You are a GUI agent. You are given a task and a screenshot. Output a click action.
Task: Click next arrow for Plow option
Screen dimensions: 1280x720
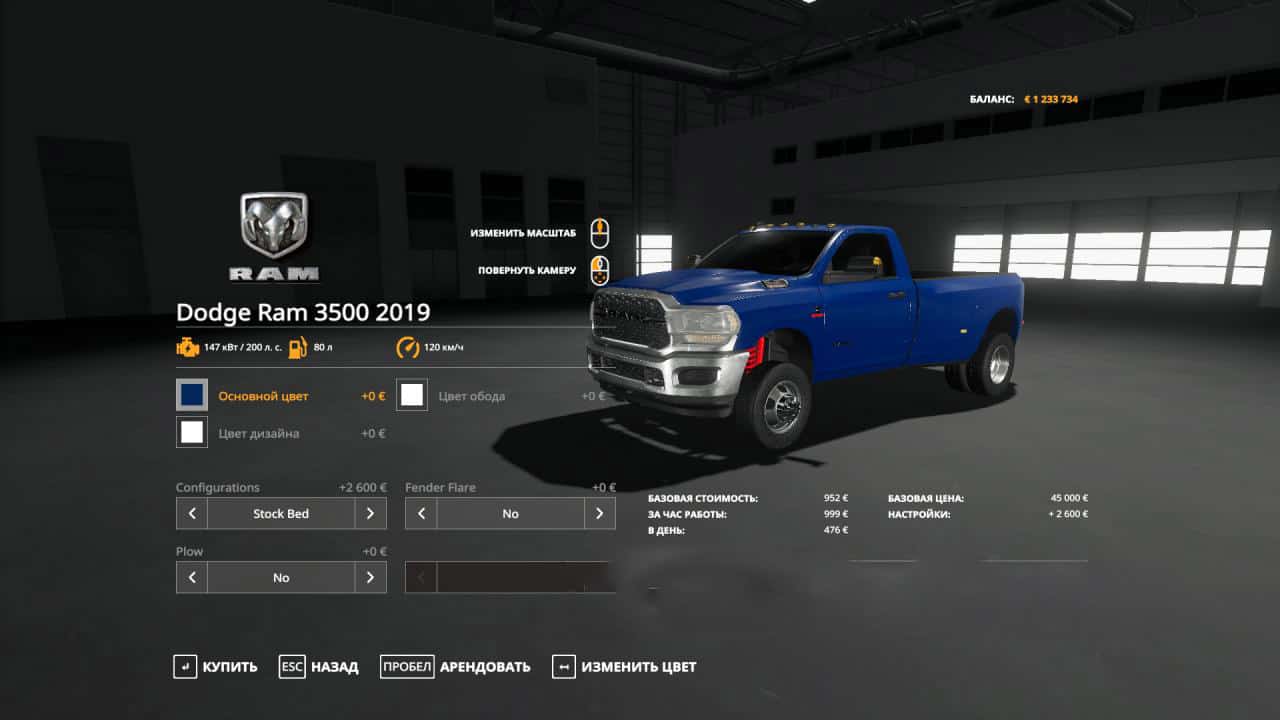pyautogui.click(x=370, y=577)
